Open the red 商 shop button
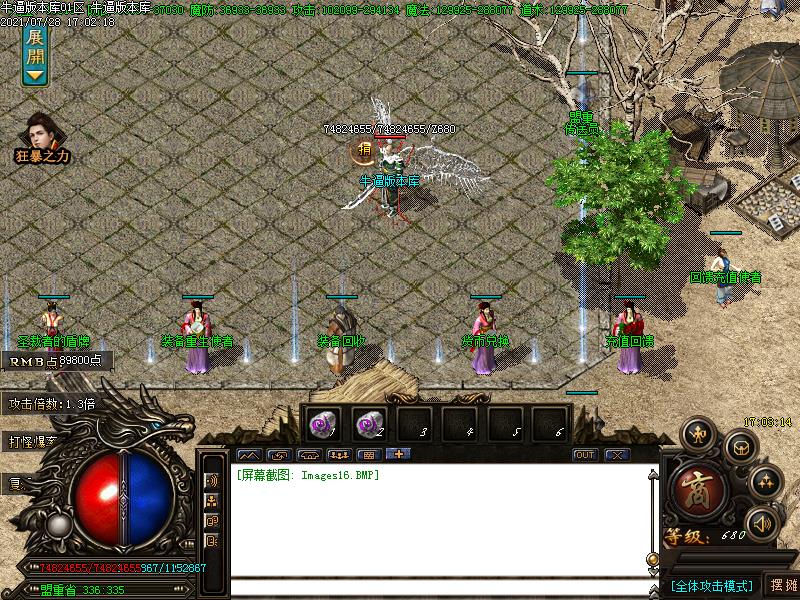The image size is (800, 600). (x=693, y=489)
